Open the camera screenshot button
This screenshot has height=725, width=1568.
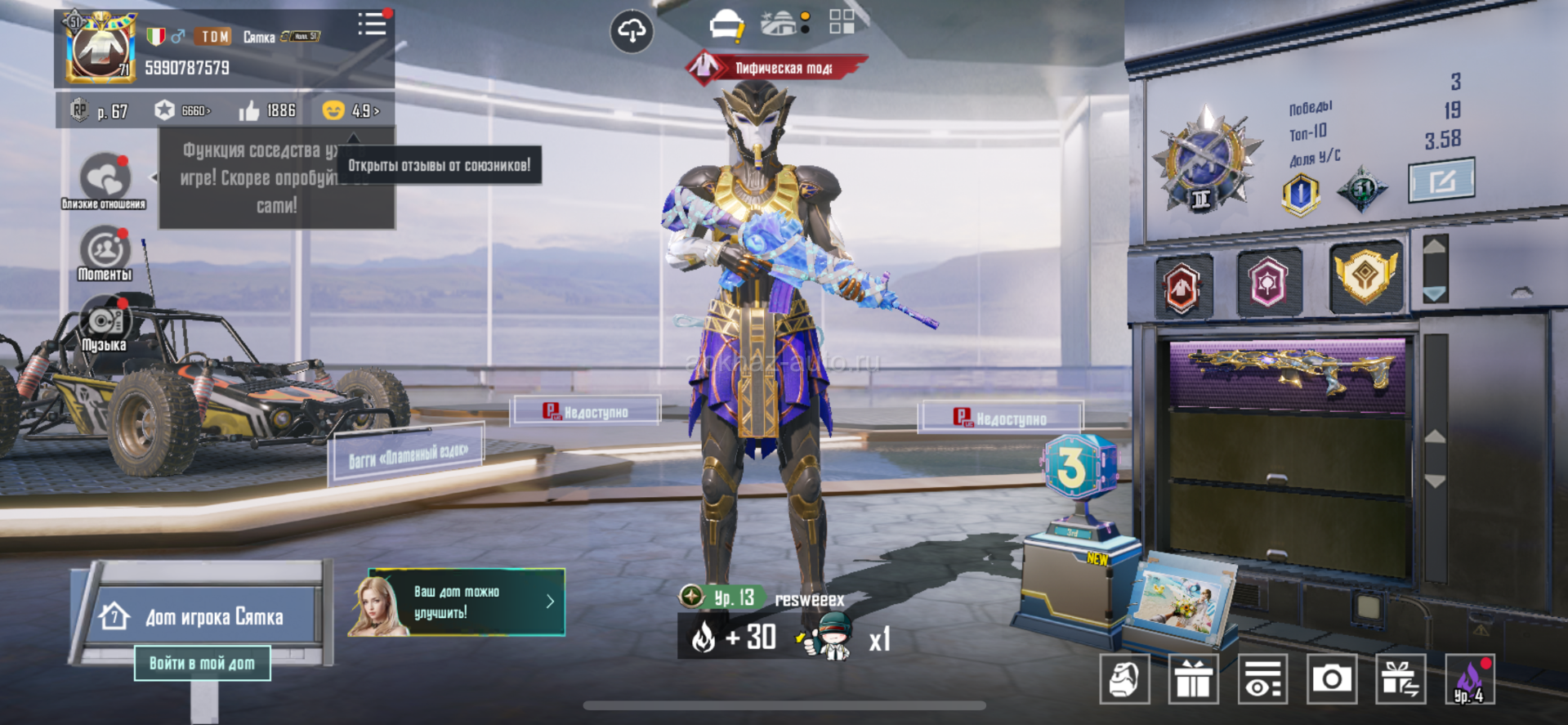click(x=1332, y=678)
